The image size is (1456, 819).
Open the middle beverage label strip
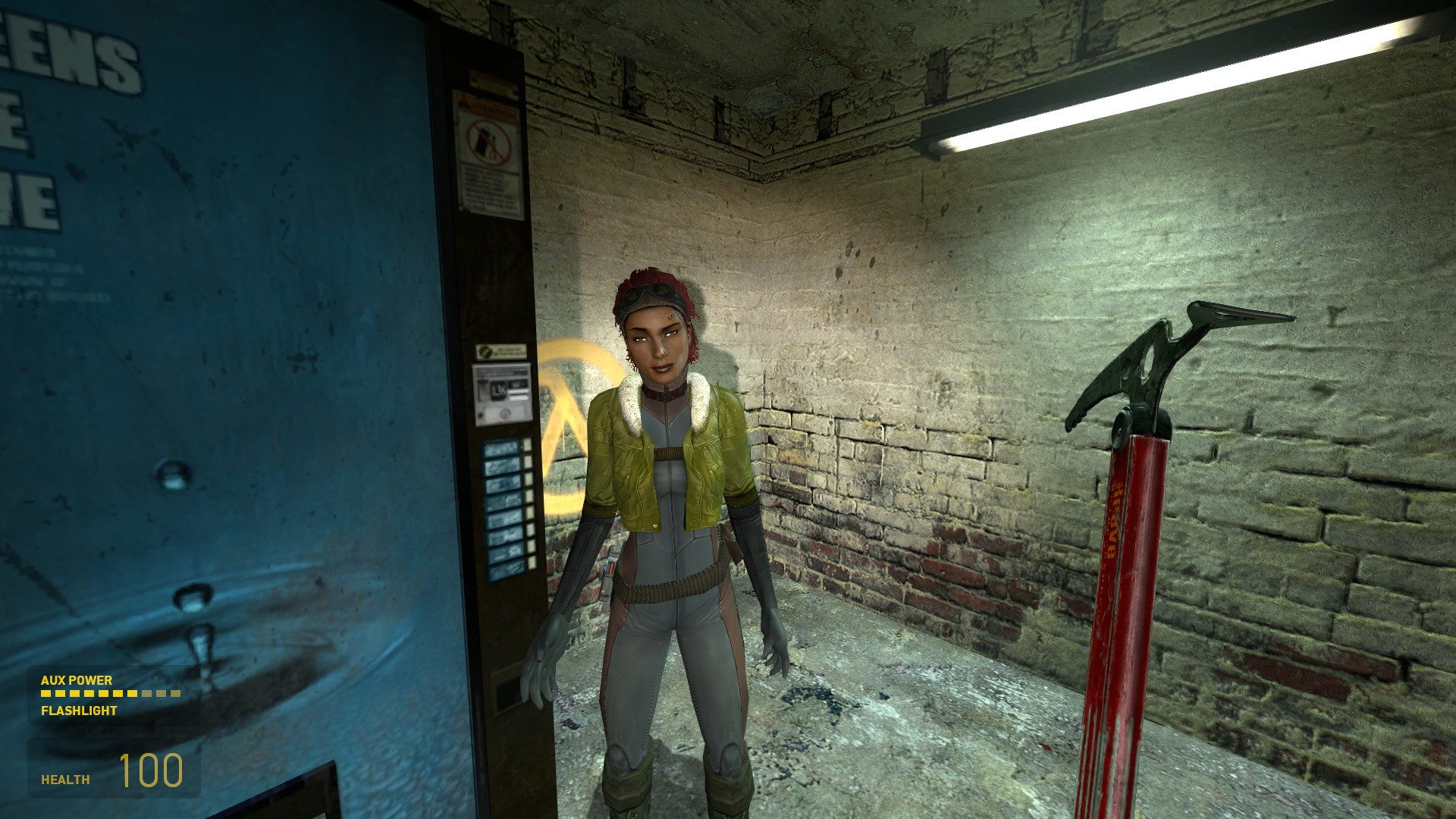(x=502, y=508)
